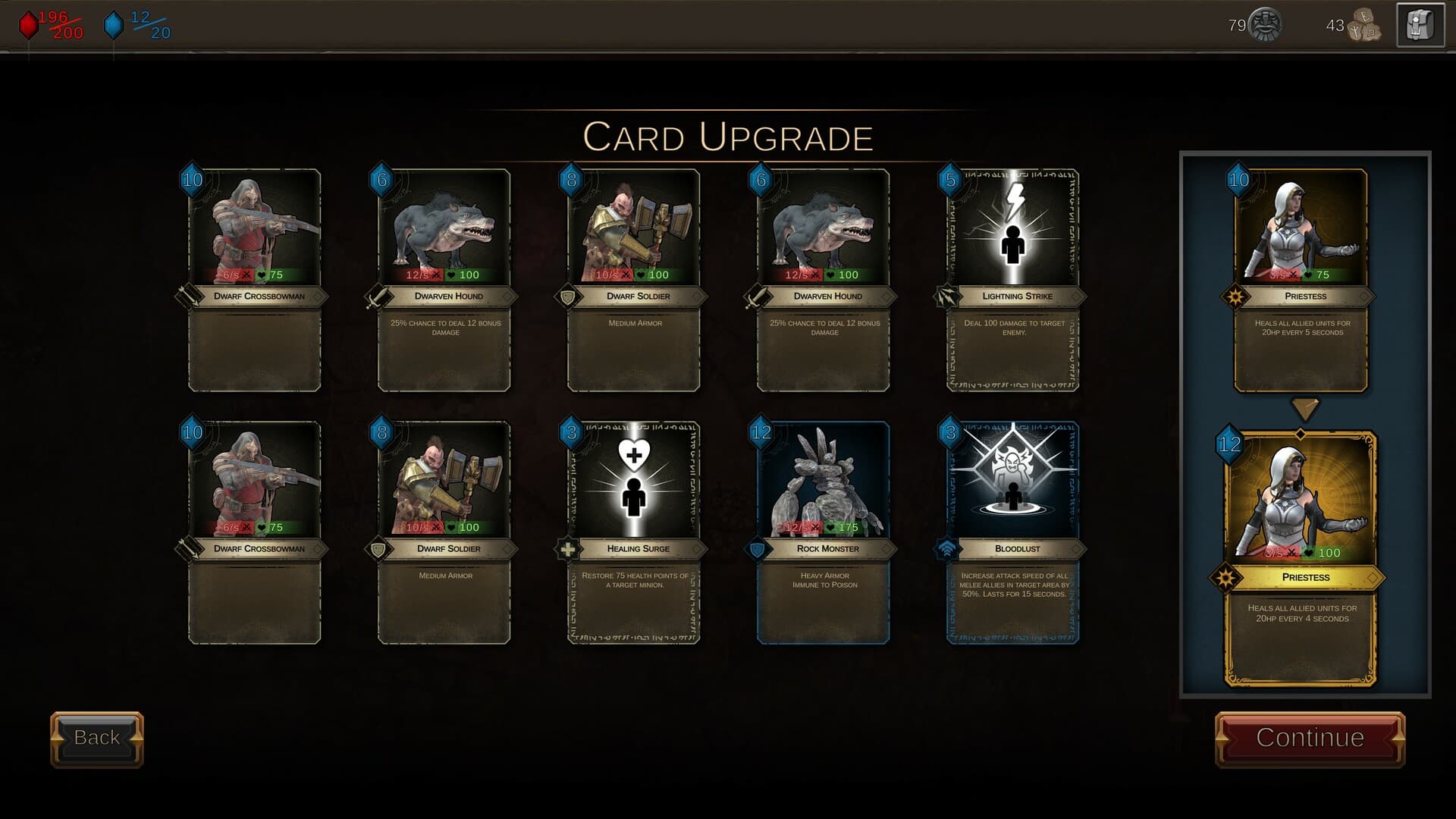The height and width of the screenshot is (819, 1456).
Task: Click the backpack inventory icon top right
Action: (x=1420, y=25)
